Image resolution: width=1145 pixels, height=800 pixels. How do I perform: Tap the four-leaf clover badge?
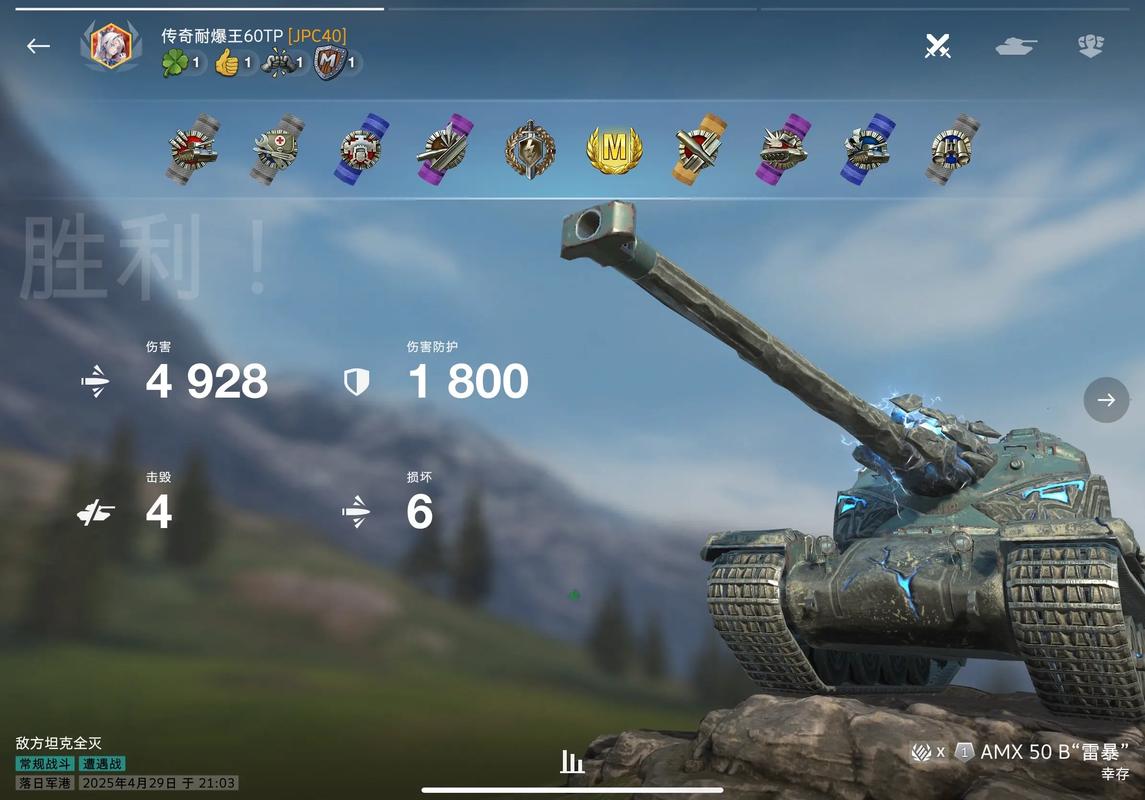tap(176, 64)
